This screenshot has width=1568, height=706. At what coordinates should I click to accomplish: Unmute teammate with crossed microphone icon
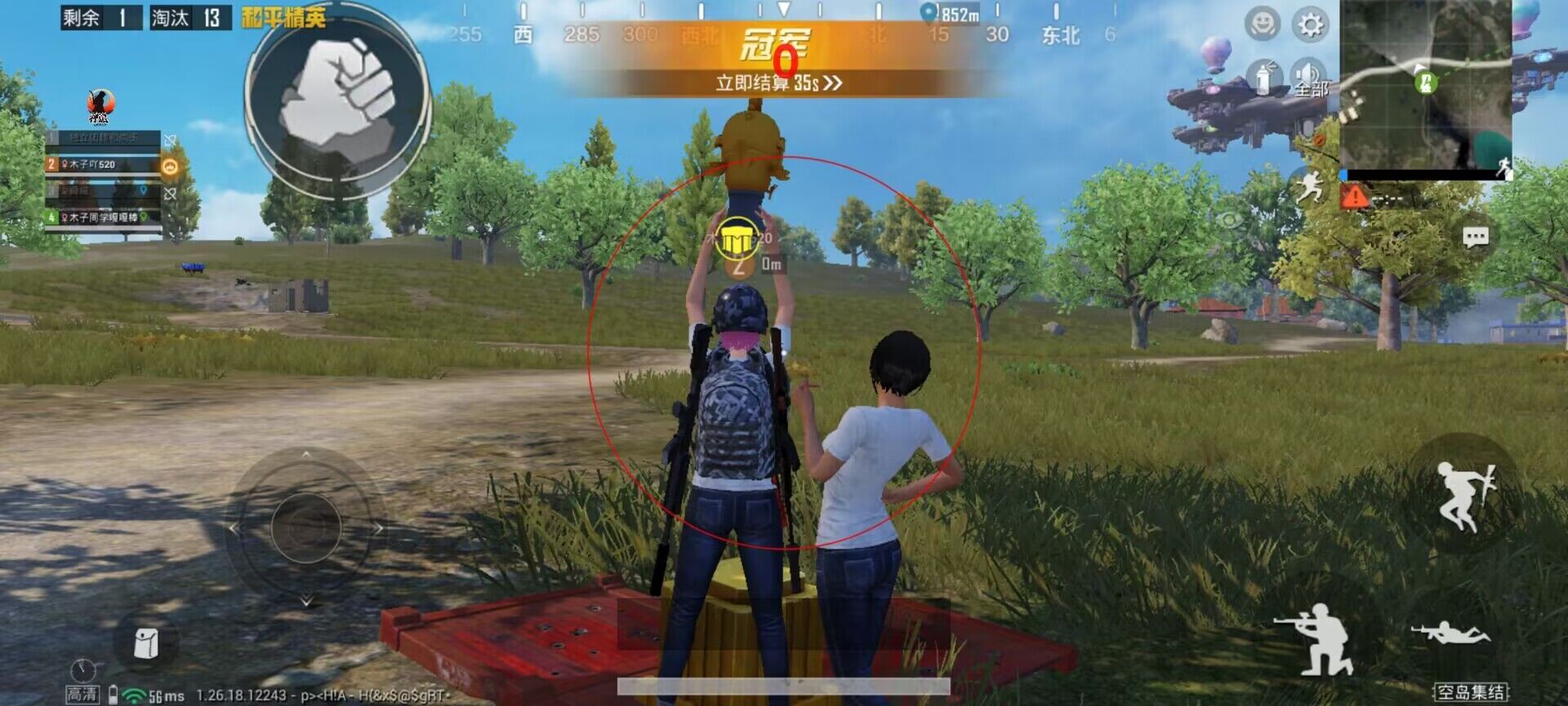tap(170, 139)
